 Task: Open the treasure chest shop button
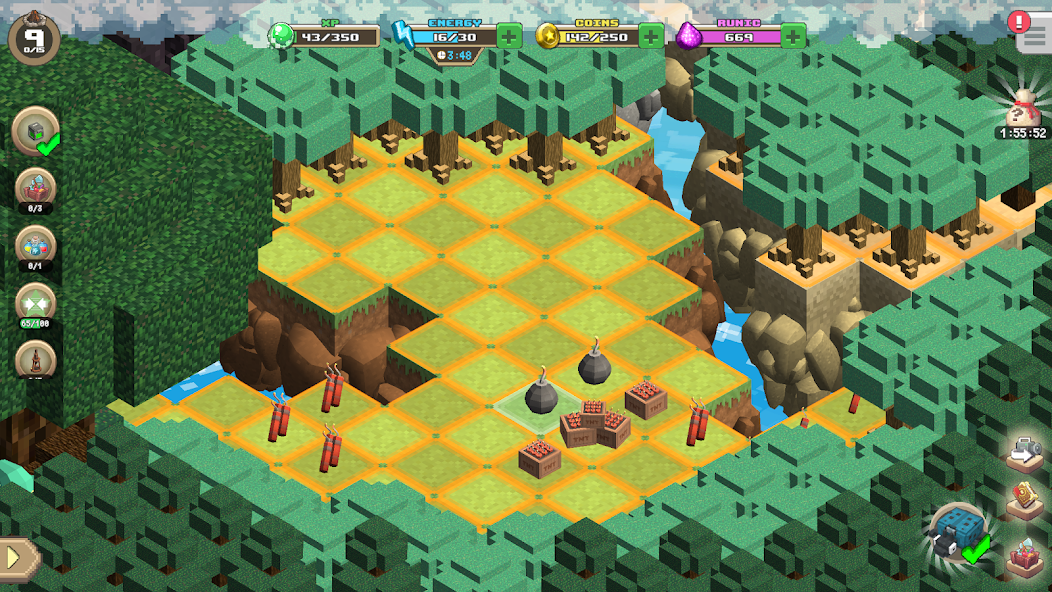(x=1025, y=555)
